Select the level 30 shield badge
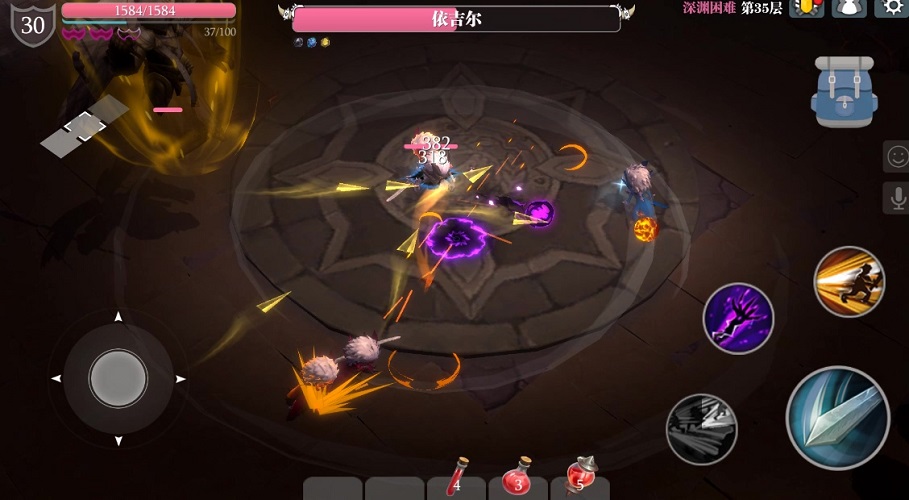The height and width of the screenshot is (500, 909). tap(33, 24)
